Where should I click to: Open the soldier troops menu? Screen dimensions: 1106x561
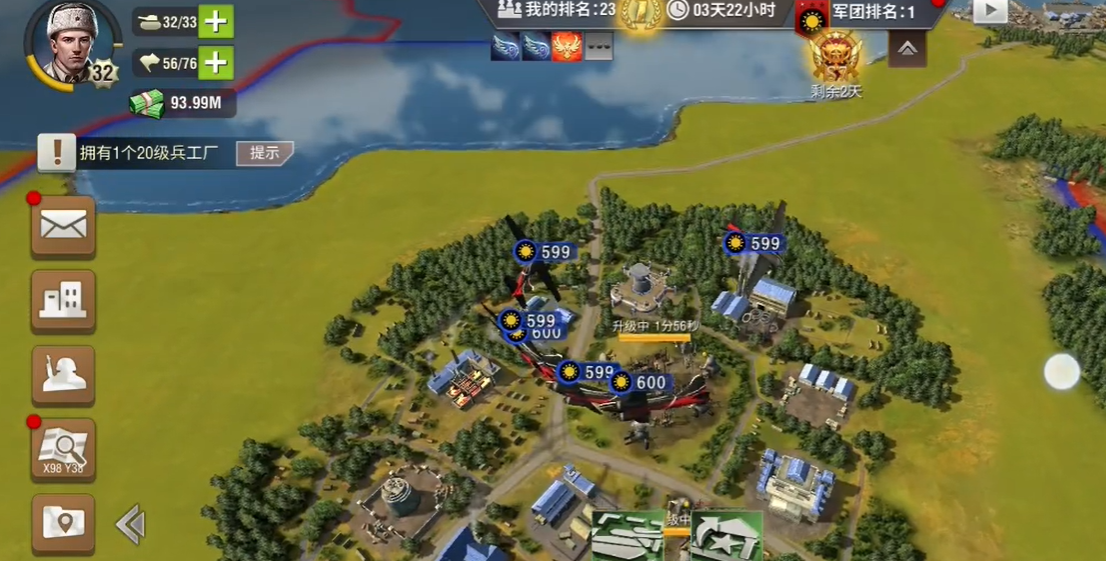coord(63,375)
